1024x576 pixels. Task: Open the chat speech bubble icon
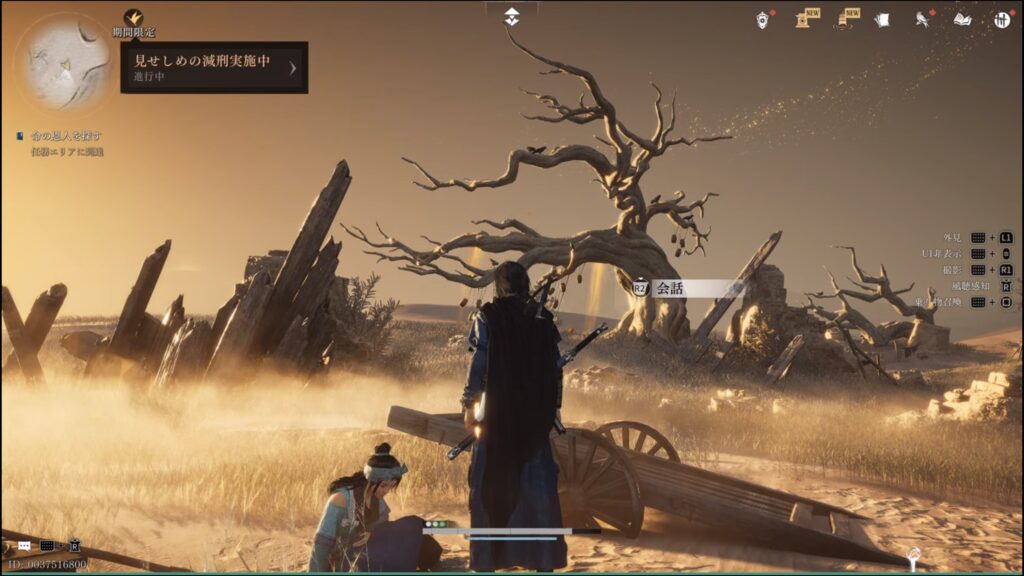[24, 546]
